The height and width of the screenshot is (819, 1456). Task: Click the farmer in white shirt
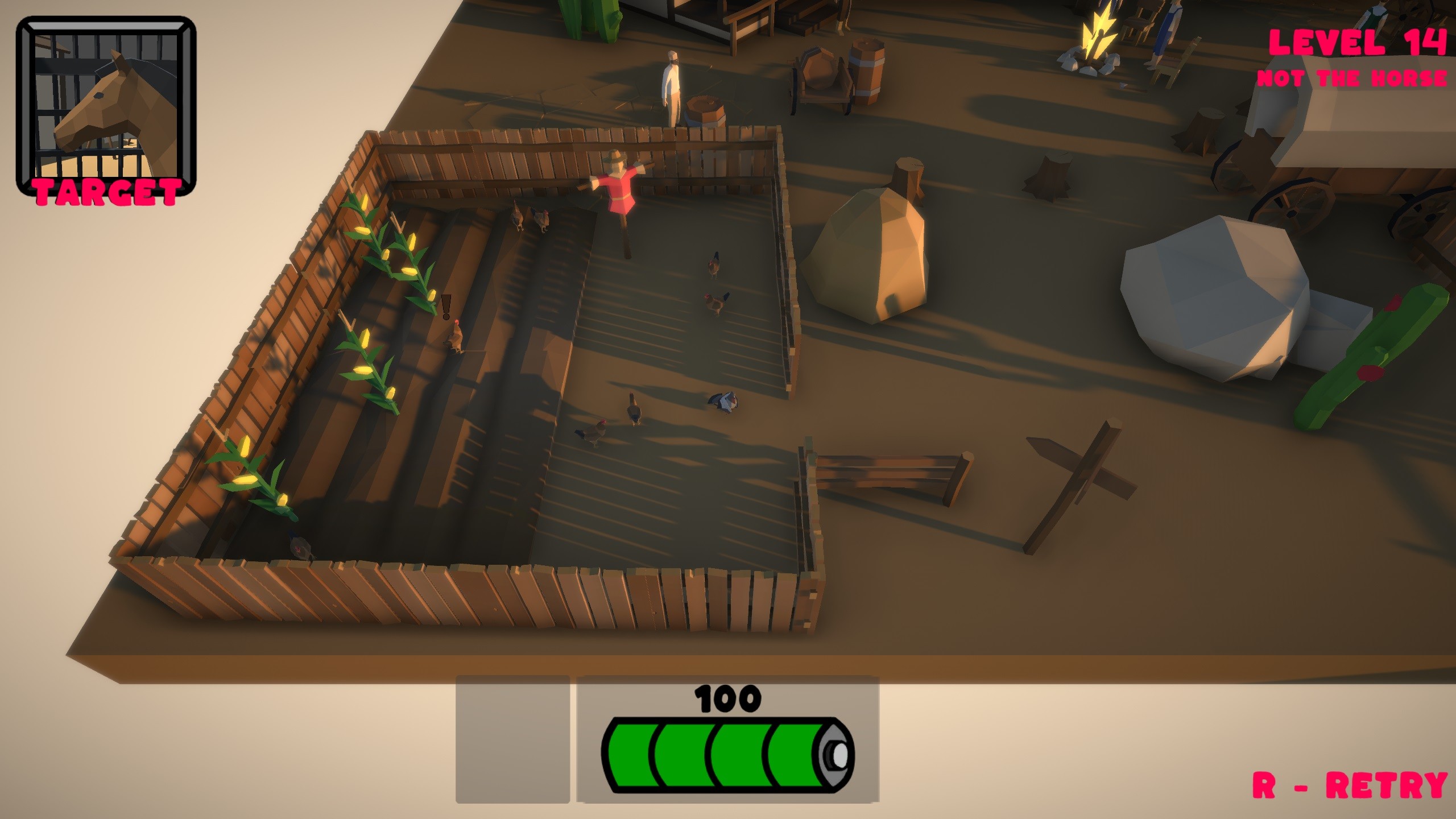671,85
